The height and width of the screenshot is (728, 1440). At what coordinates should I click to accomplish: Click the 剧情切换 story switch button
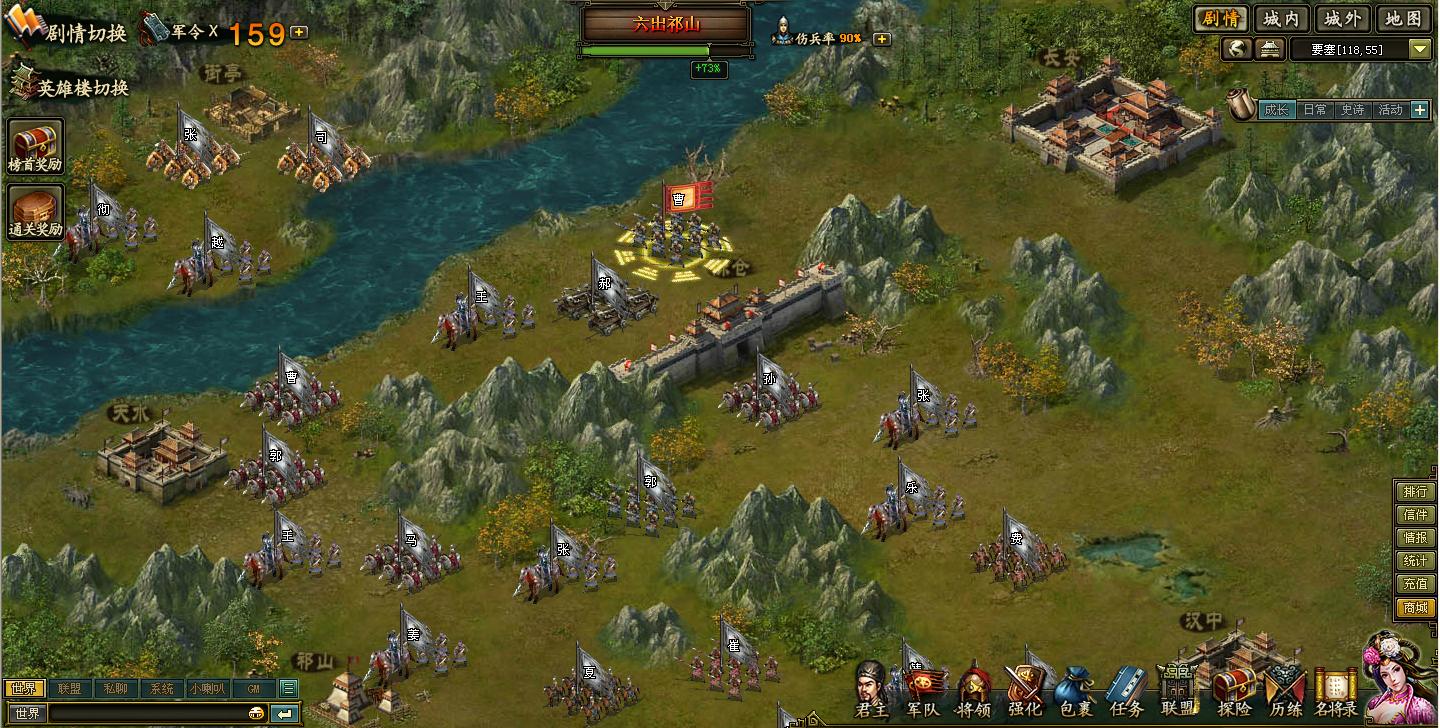tap(68, 30)
